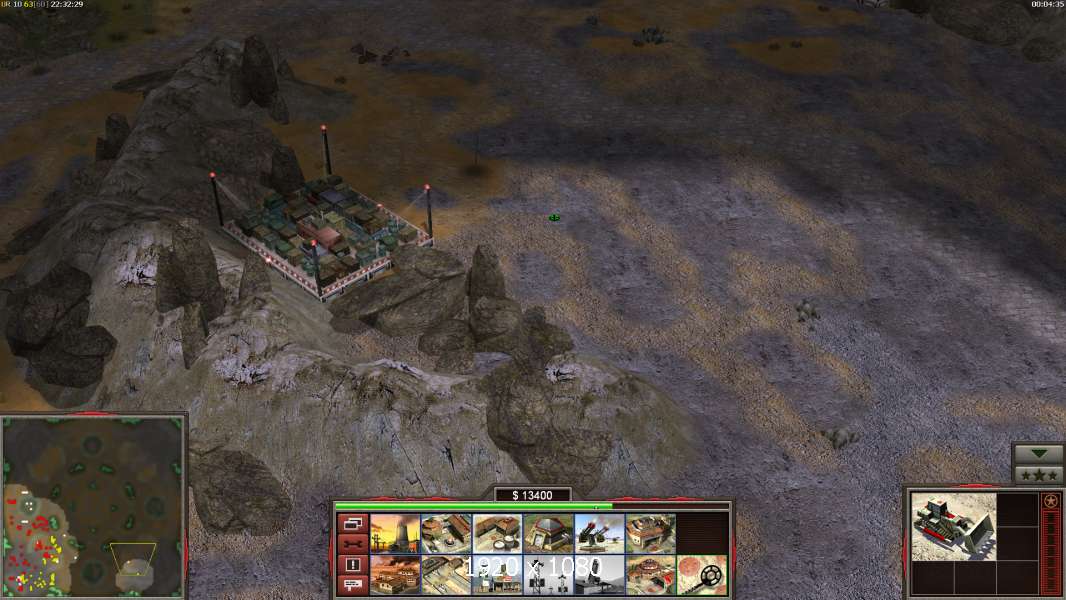The width and height of the screenshot is (1066, 600).
Task: Choose the Supply Center build icon
Action: coord(496,533)
